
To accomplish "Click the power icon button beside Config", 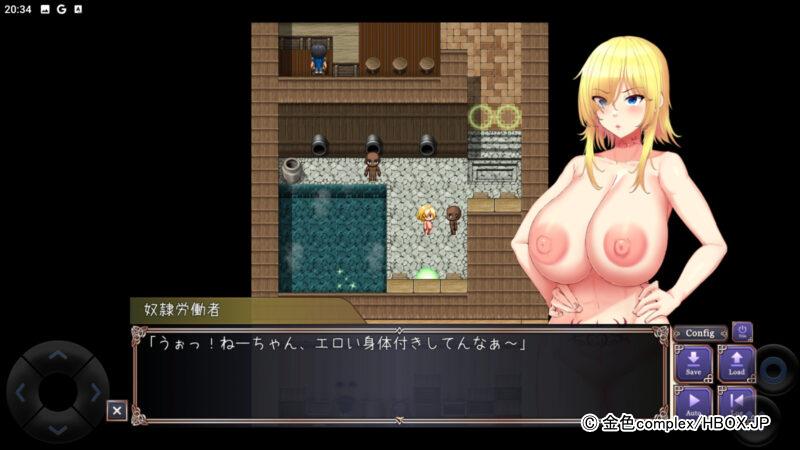I will (x=742, y=332).
